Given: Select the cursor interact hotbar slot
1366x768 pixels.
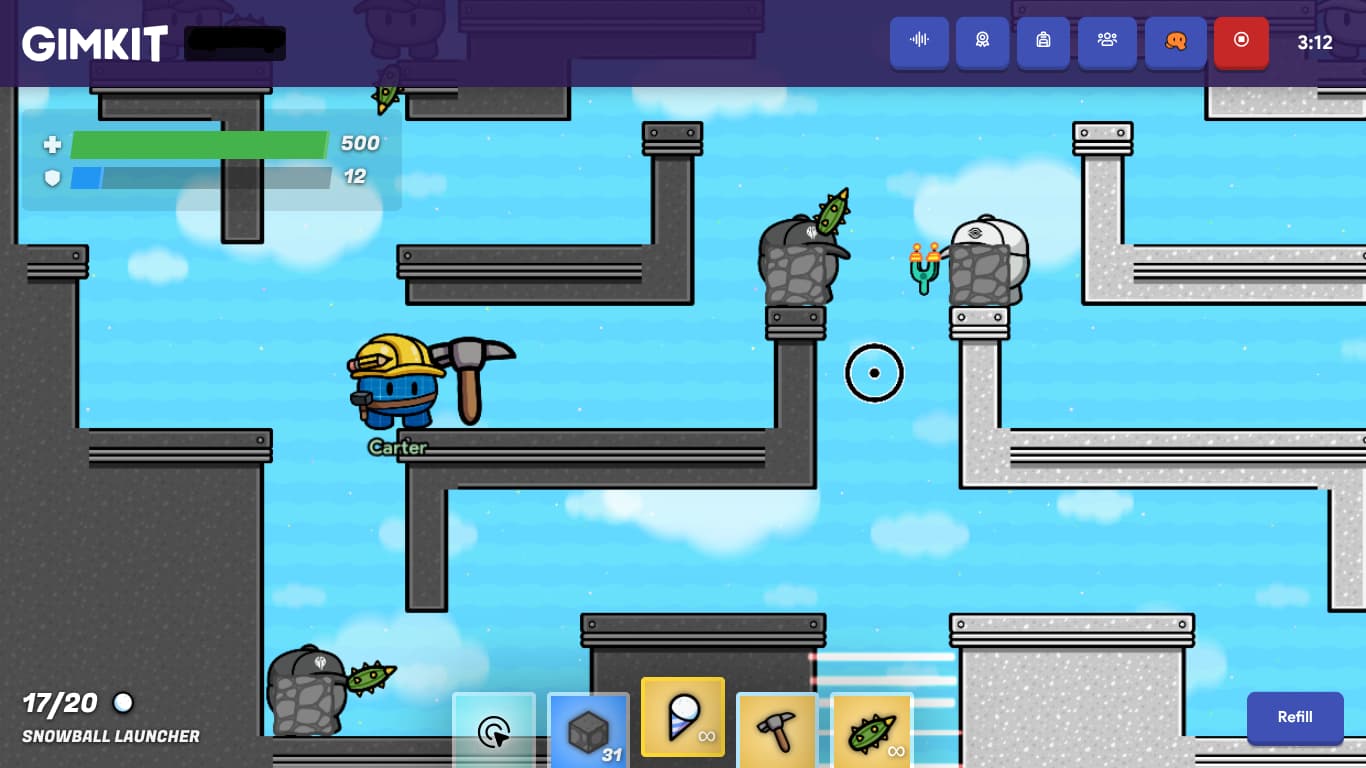Looking at the screenshot, I should pos(494,730).
